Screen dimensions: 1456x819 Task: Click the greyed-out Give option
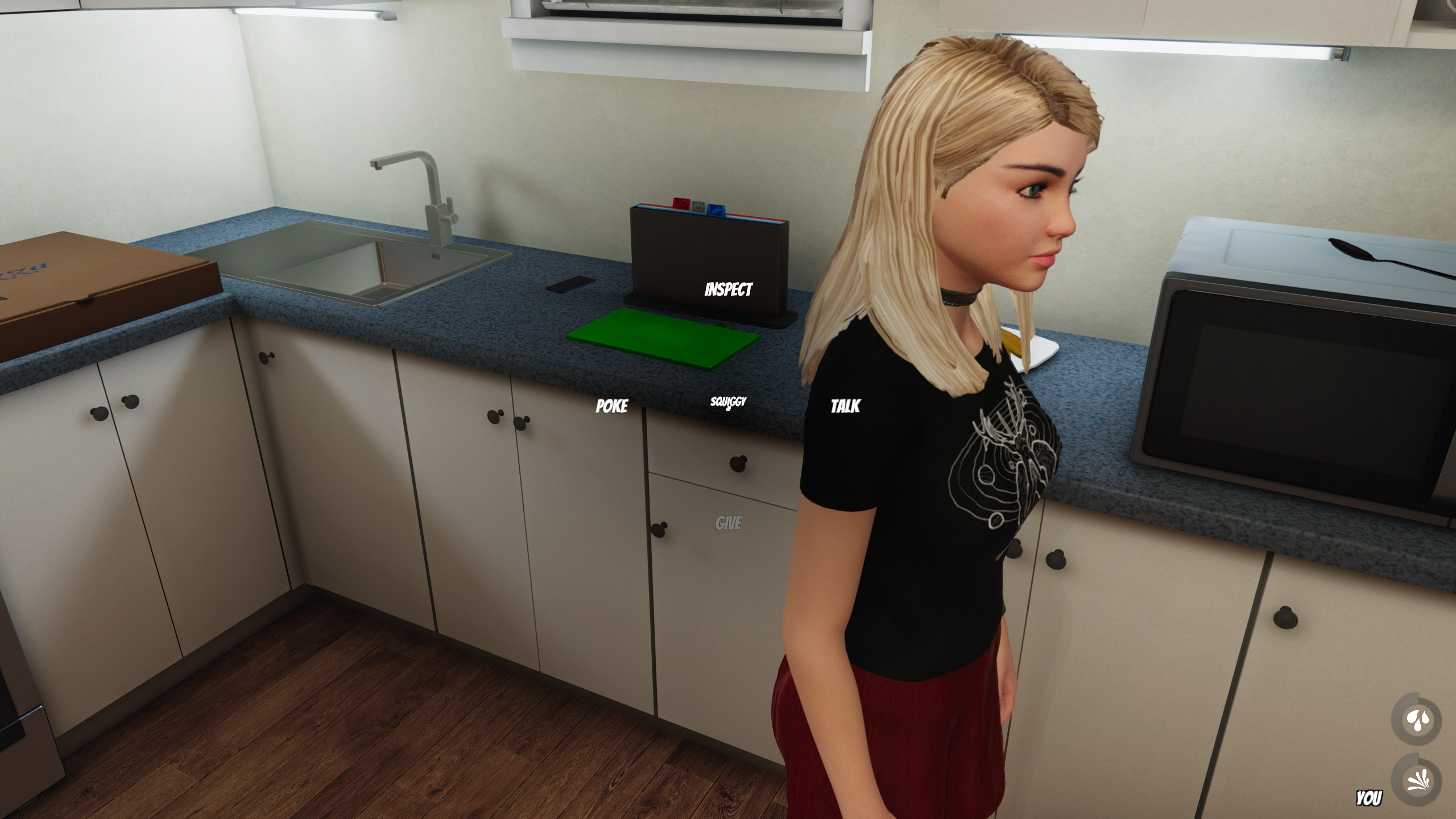click(x=728, y=523)
